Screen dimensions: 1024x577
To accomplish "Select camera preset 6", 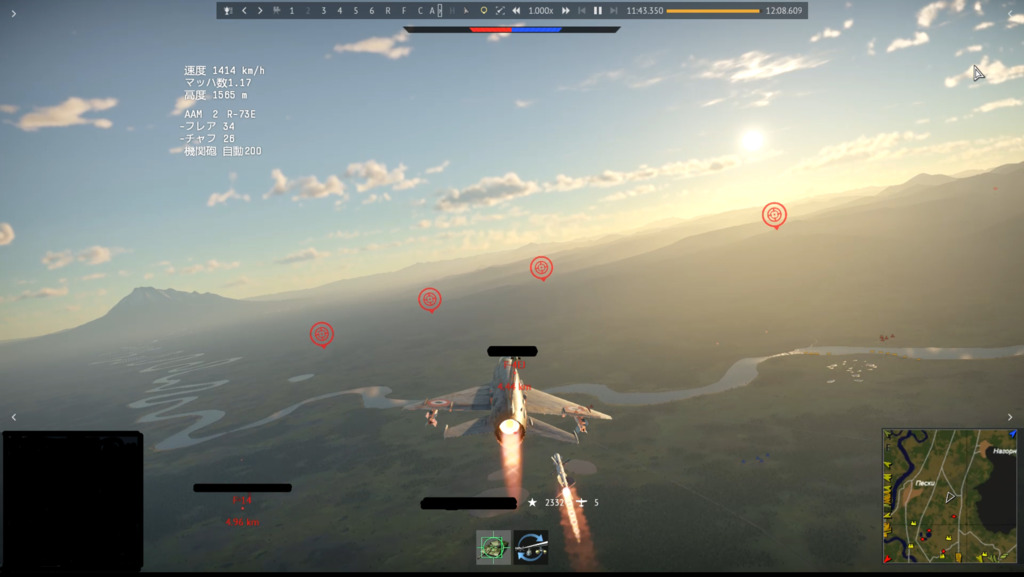I will [371, 10].
